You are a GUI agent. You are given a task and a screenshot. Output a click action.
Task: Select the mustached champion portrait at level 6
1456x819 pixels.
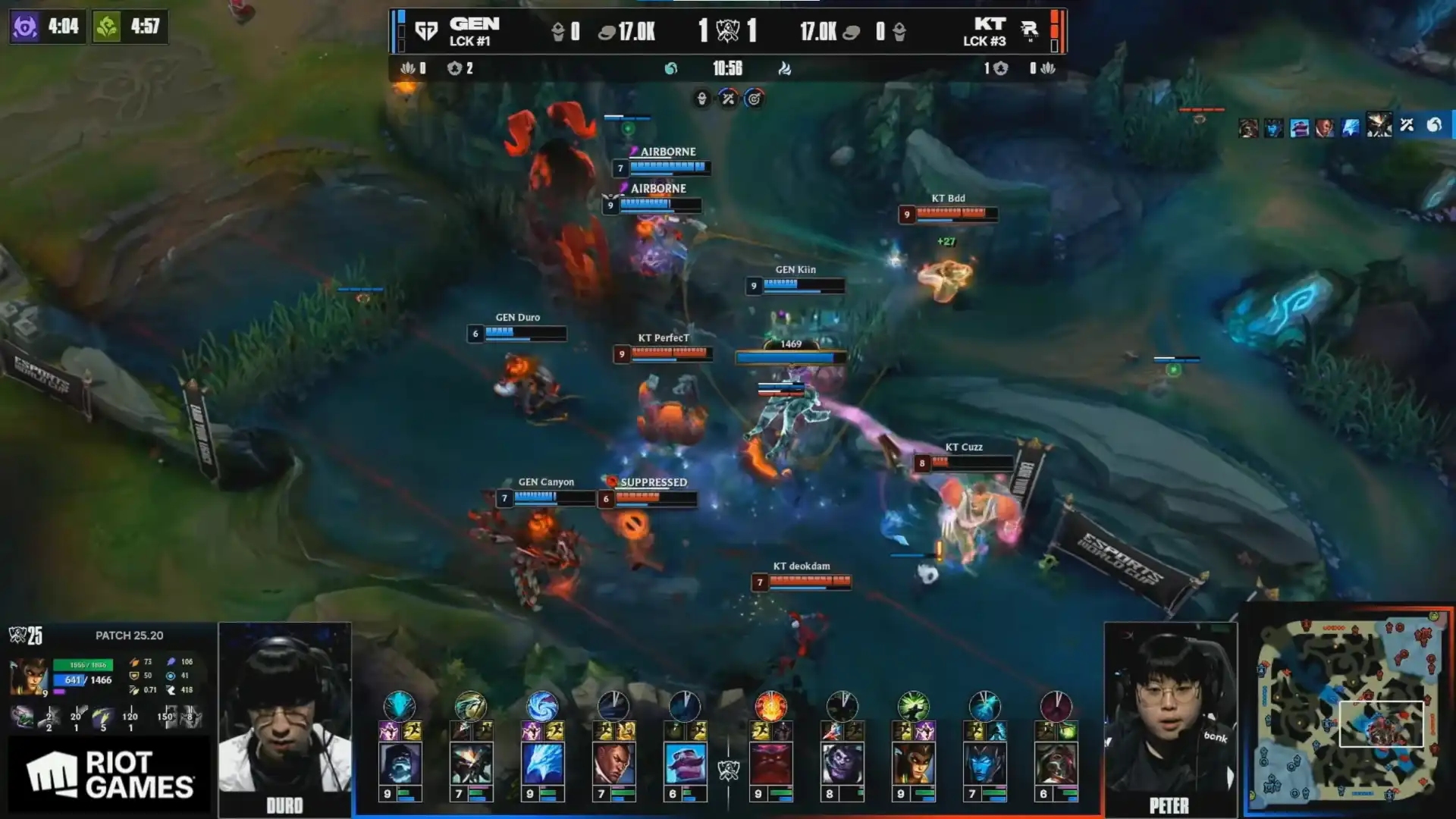(x=685, y=763)
